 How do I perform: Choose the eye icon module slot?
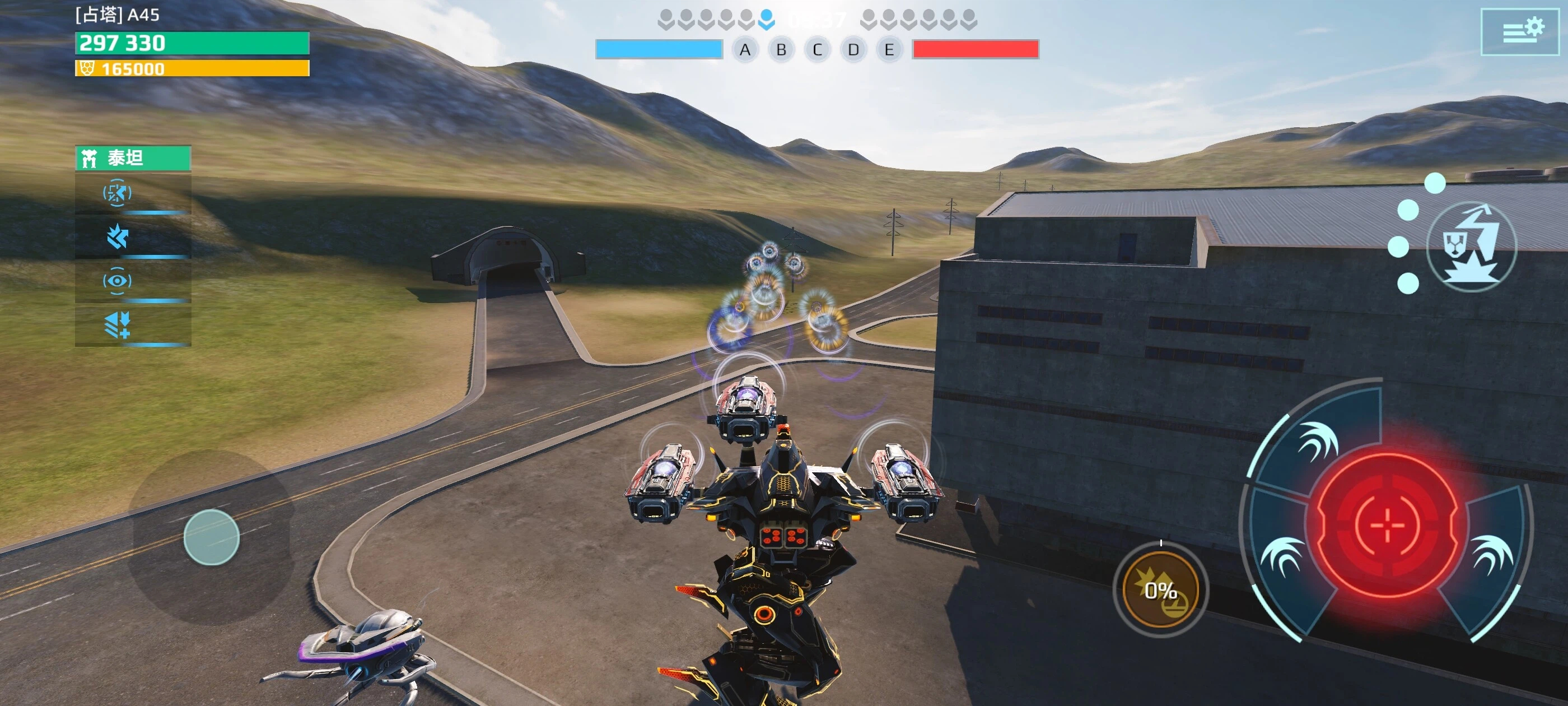click(118, 281)
